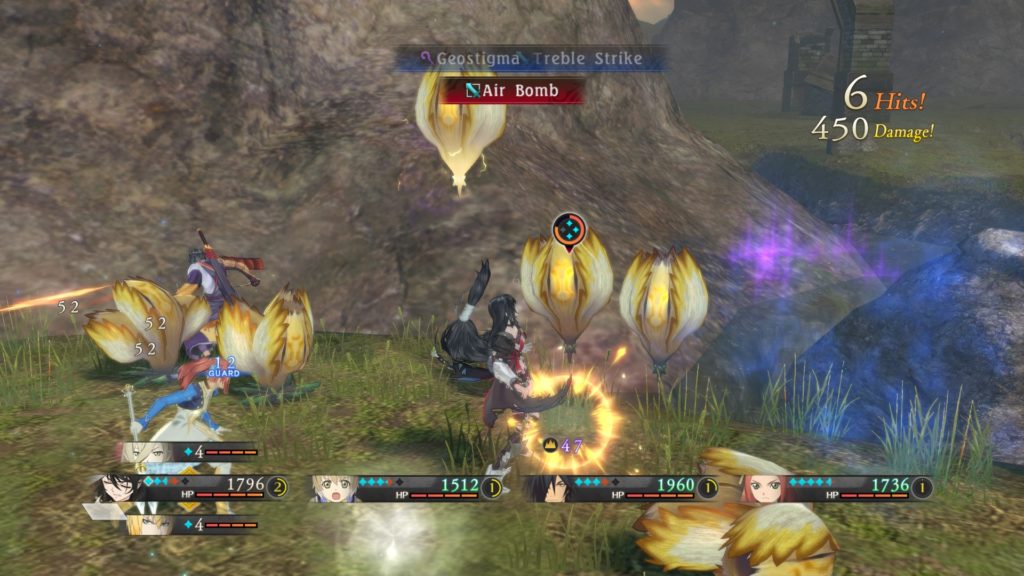Click the Air Bomb arte banner
This screenshot has width=1024, height=576.
click(x=512, y=91)
